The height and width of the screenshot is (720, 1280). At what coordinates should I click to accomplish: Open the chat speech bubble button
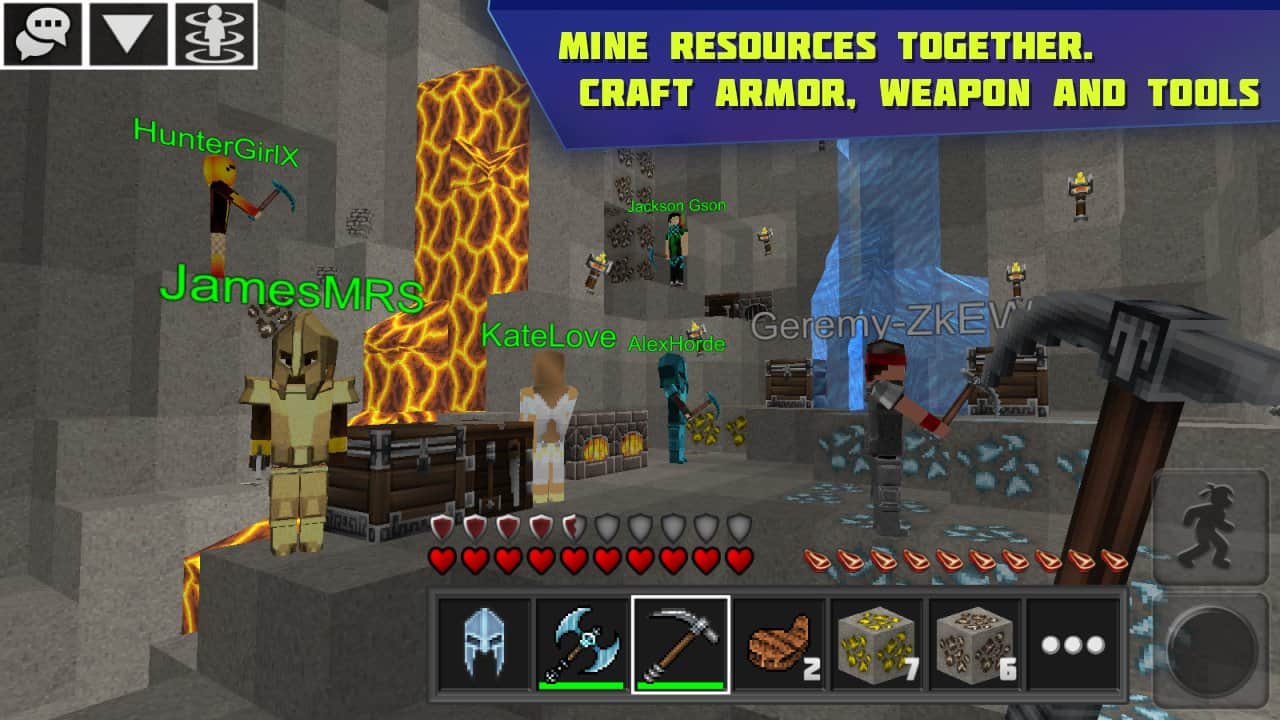pyautogui.click(x=43, y=34)
